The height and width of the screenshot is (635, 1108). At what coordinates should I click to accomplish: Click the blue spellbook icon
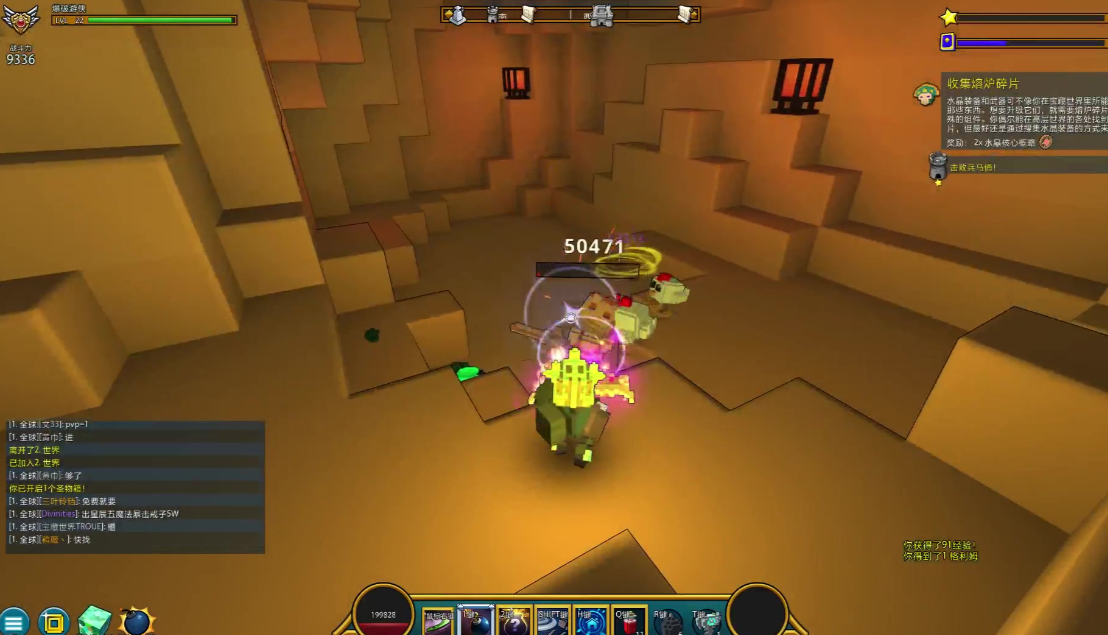pos(947,42)
